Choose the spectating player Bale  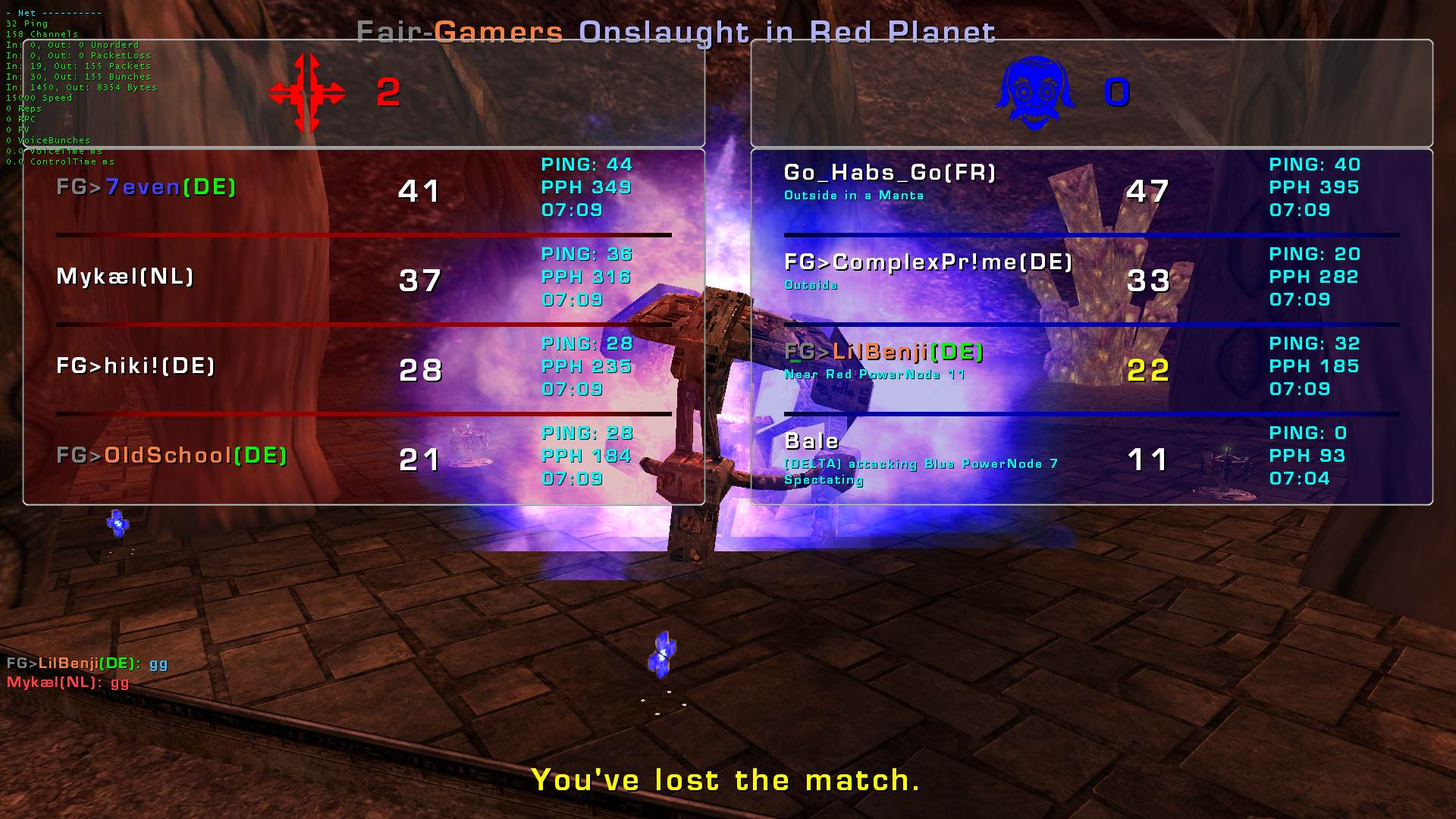point(811,441)
